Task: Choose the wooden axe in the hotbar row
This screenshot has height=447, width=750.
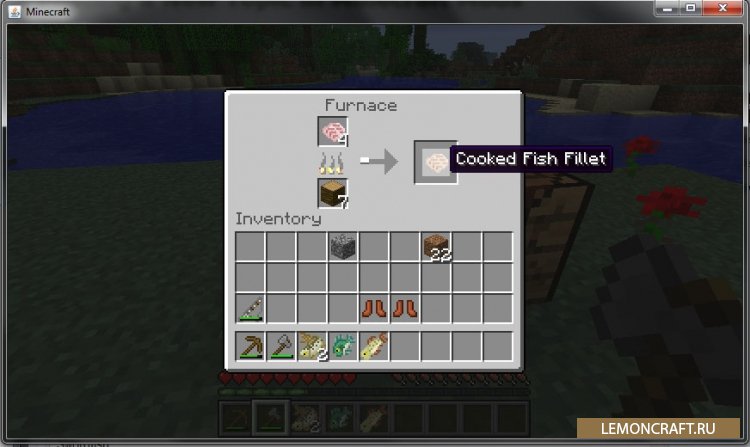Action: [x=281, y=347]
